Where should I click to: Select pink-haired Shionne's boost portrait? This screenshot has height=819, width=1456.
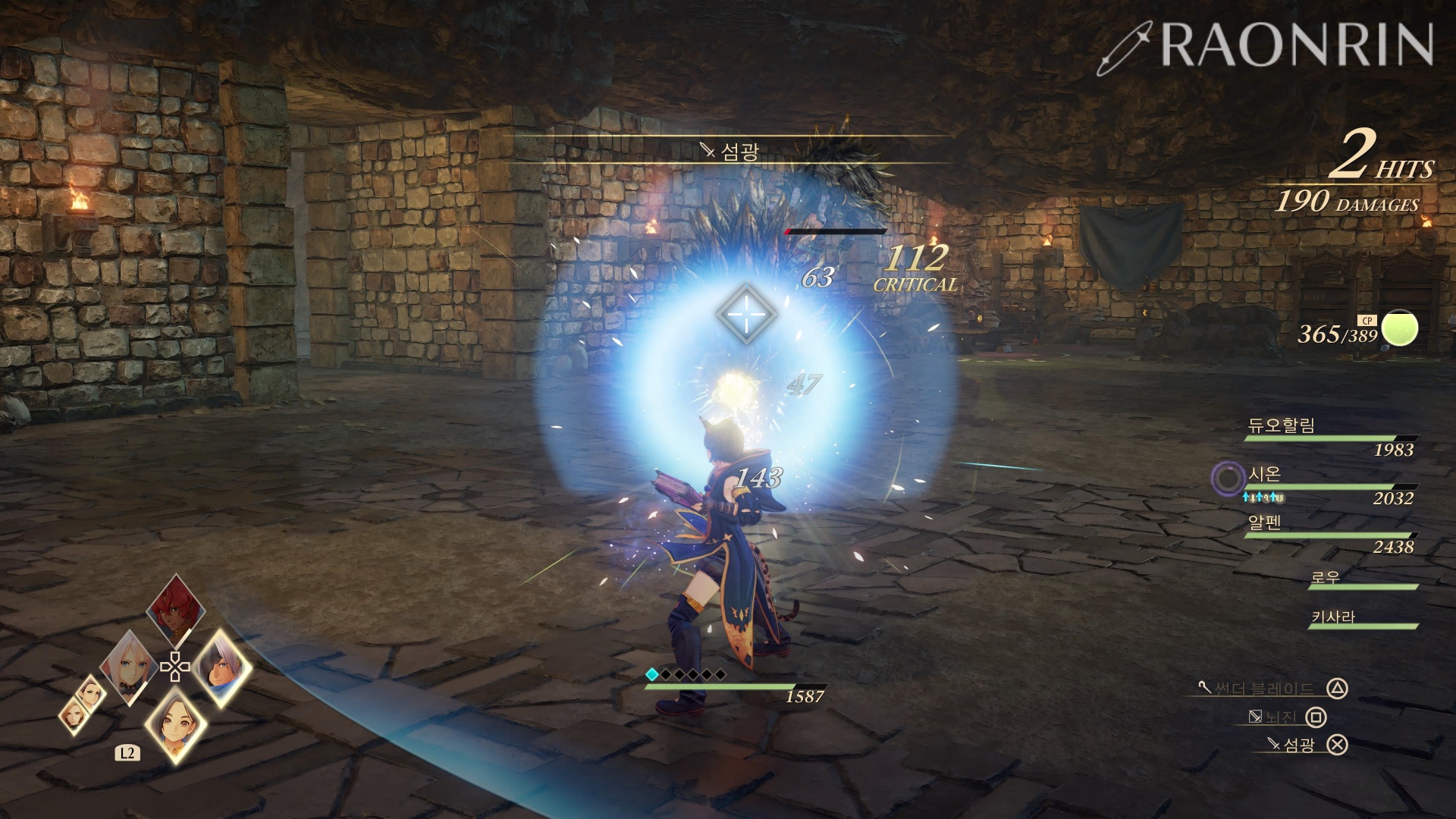tap(129, 667)
